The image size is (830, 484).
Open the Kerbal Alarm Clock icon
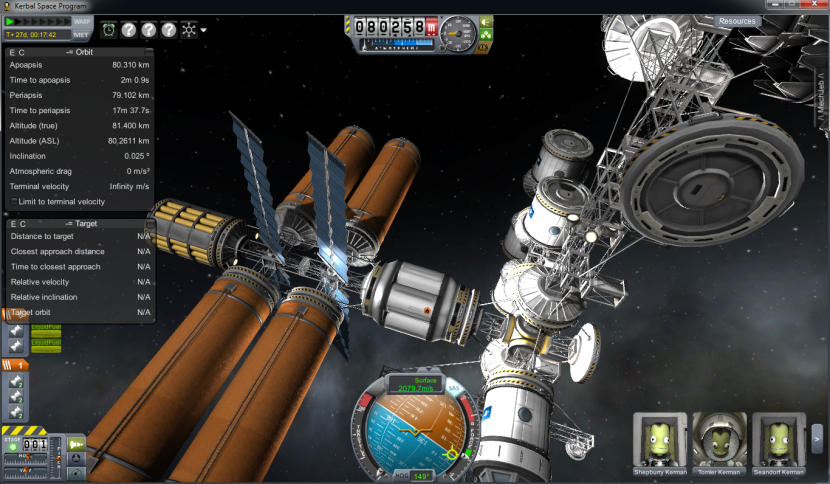tap(108, 29)
